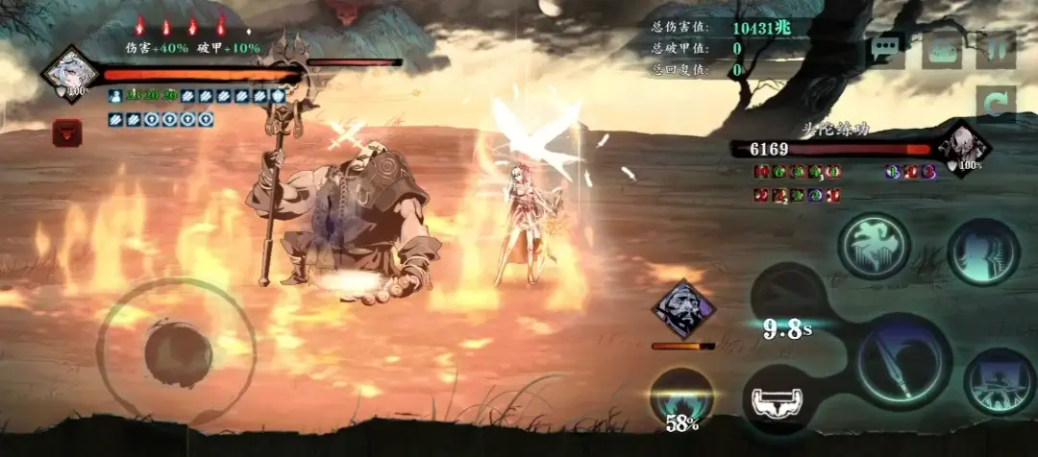The image size is (1038, 457).
Task: Select the bearded man assist portrait
Action: [684, 308]
